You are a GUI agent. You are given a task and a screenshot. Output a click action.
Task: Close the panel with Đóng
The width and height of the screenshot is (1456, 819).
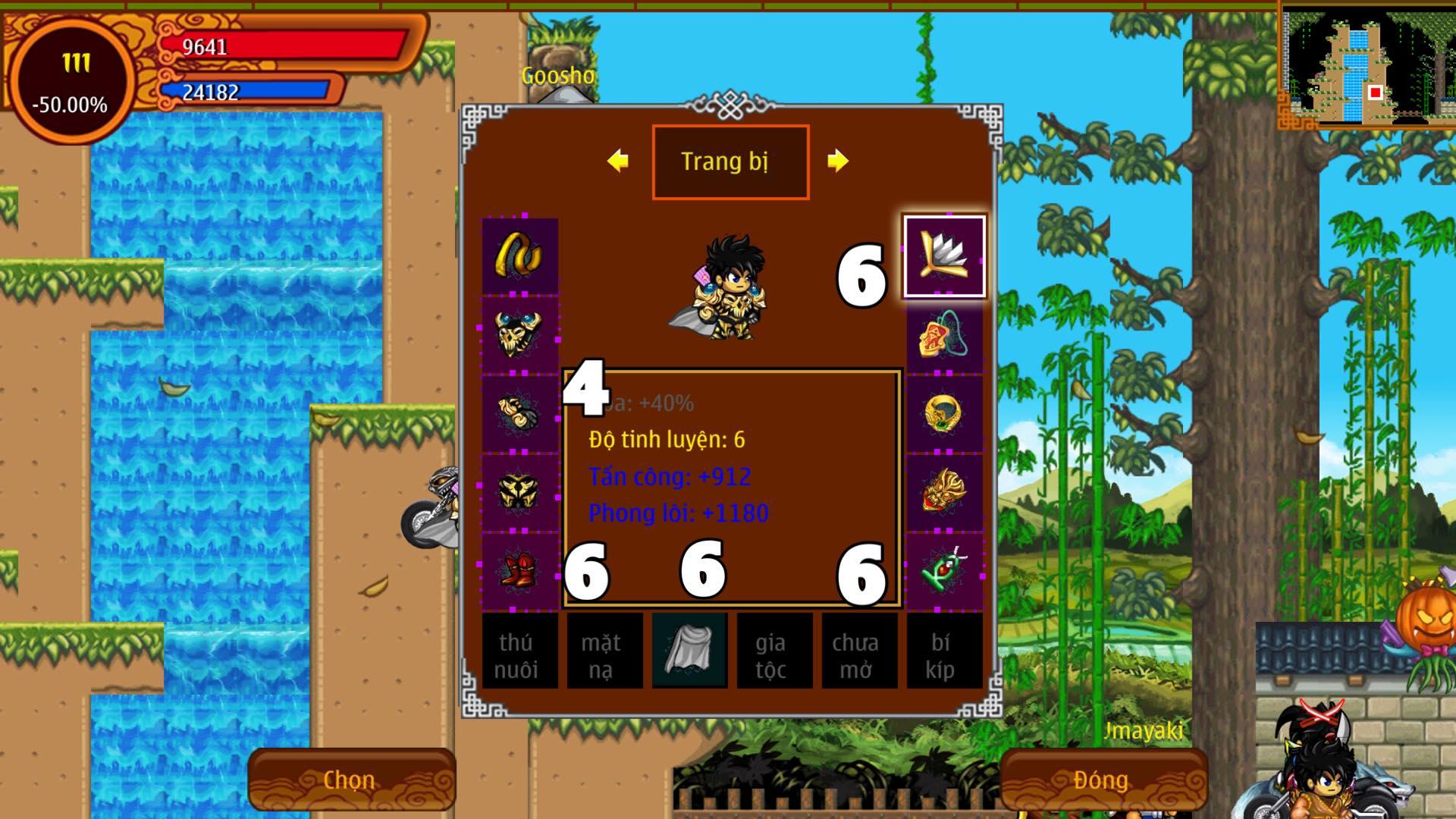(x=1103, y=780)
